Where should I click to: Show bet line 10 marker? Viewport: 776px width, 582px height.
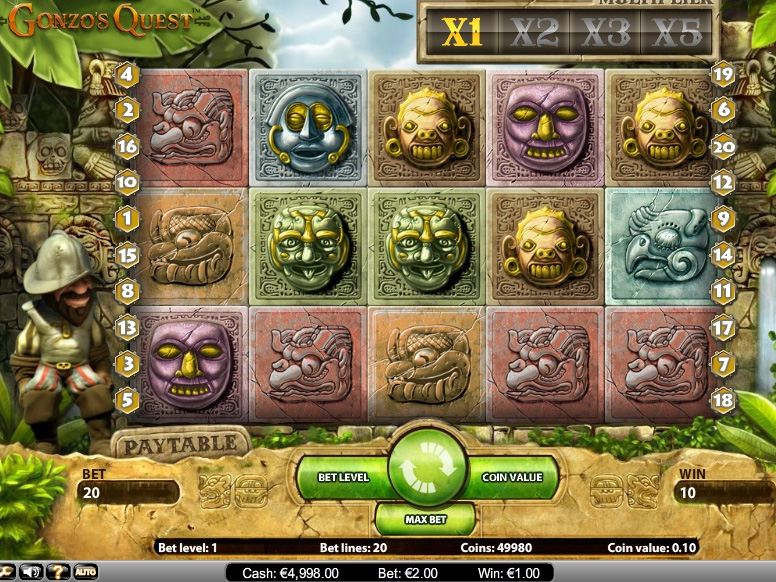coord(127,183)
